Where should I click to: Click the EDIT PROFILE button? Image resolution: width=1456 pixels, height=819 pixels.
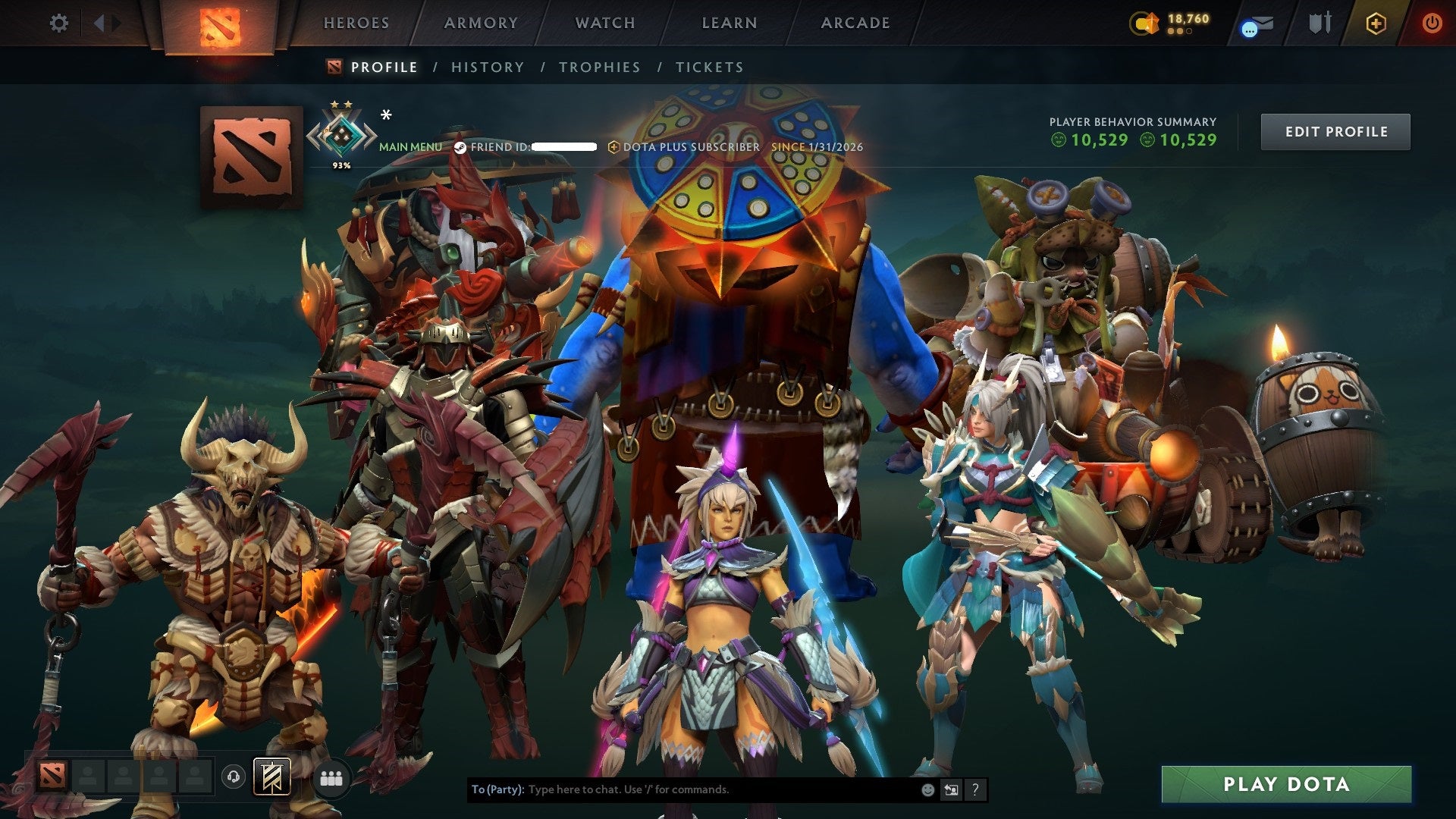point(1335,131)
